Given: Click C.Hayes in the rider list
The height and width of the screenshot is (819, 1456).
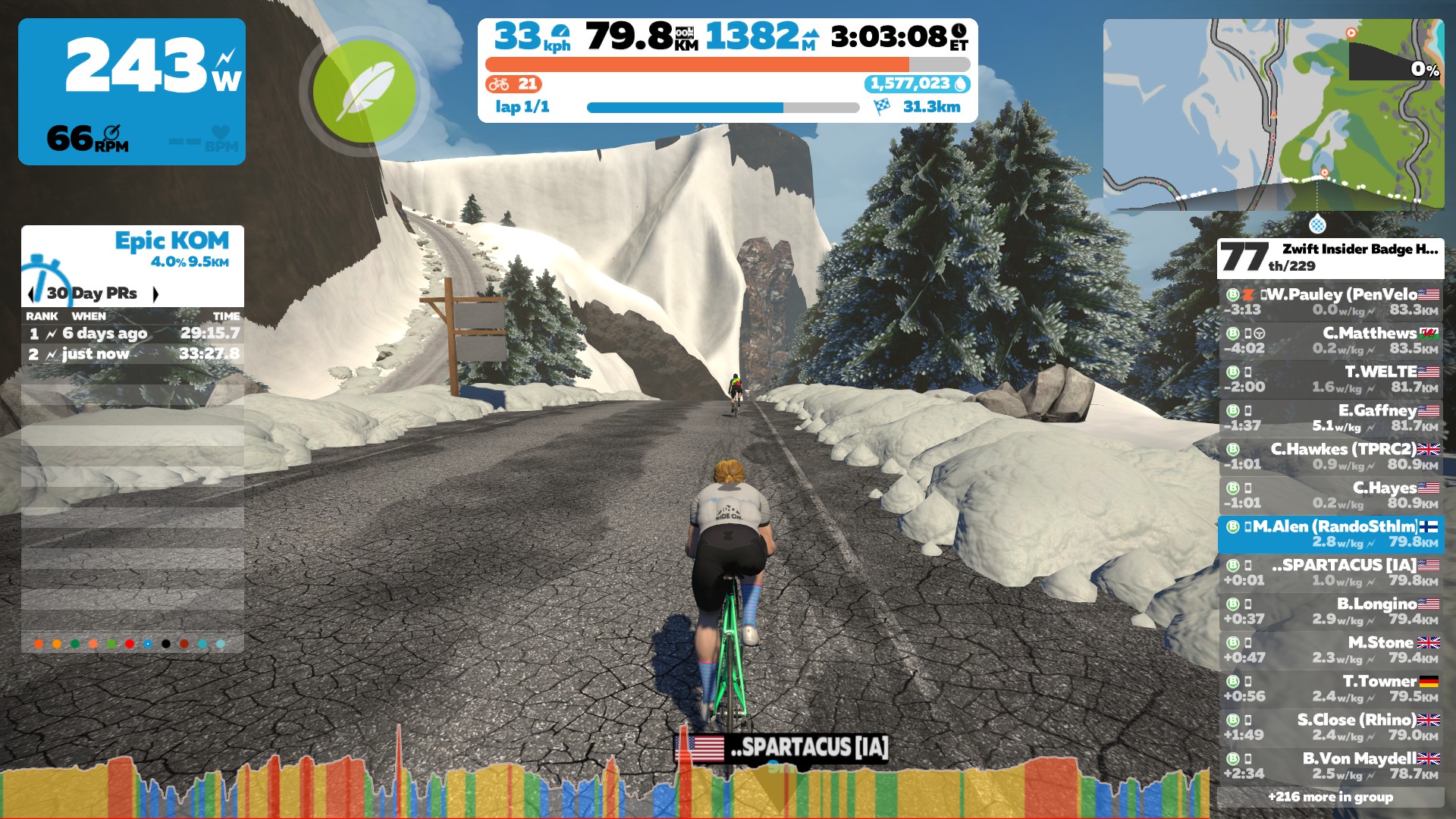Looking at the screenshot, I should [x=1331, y=495].
